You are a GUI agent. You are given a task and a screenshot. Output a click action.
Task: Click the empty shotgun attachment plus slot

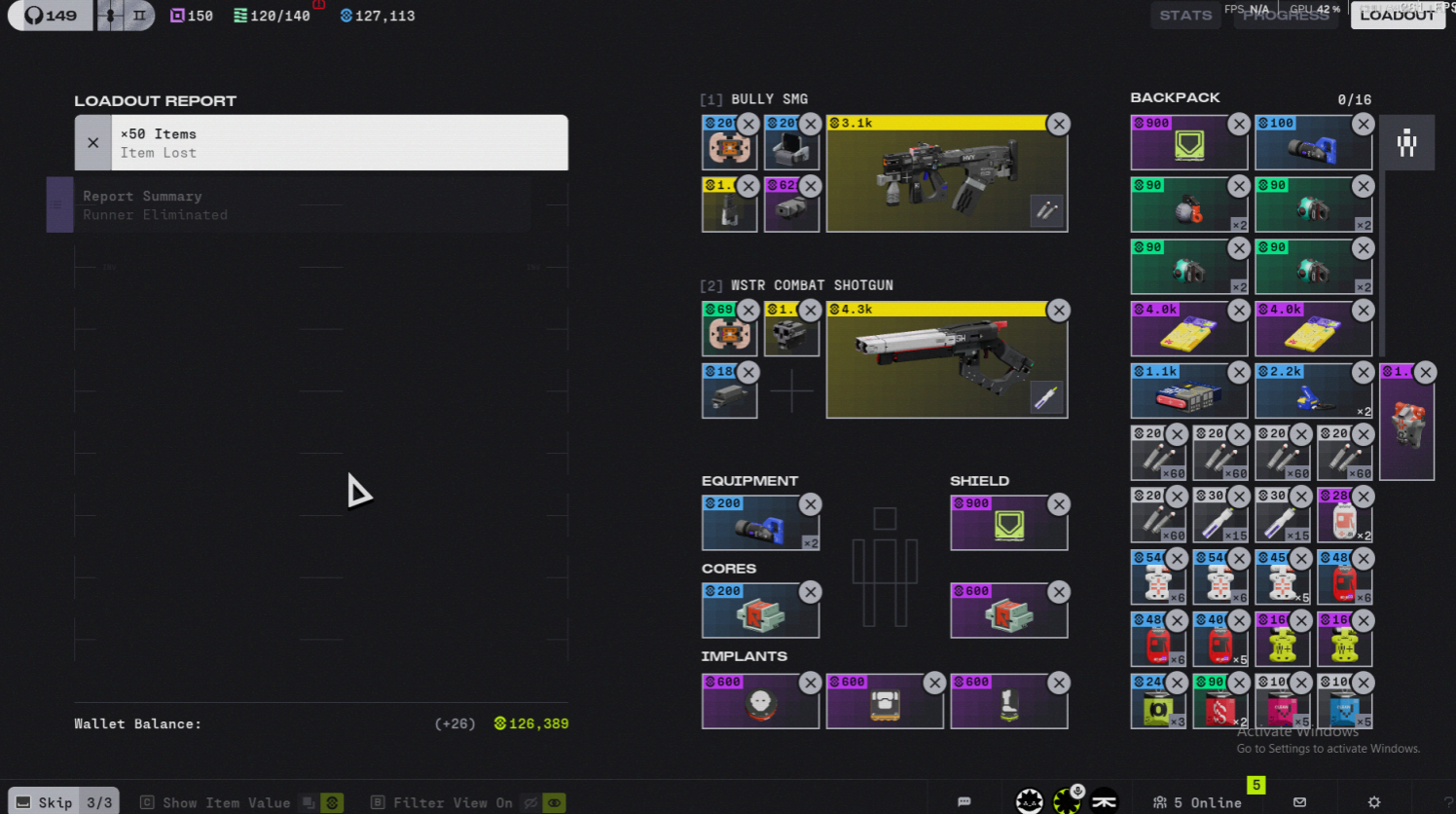click(x=791, y=391)
